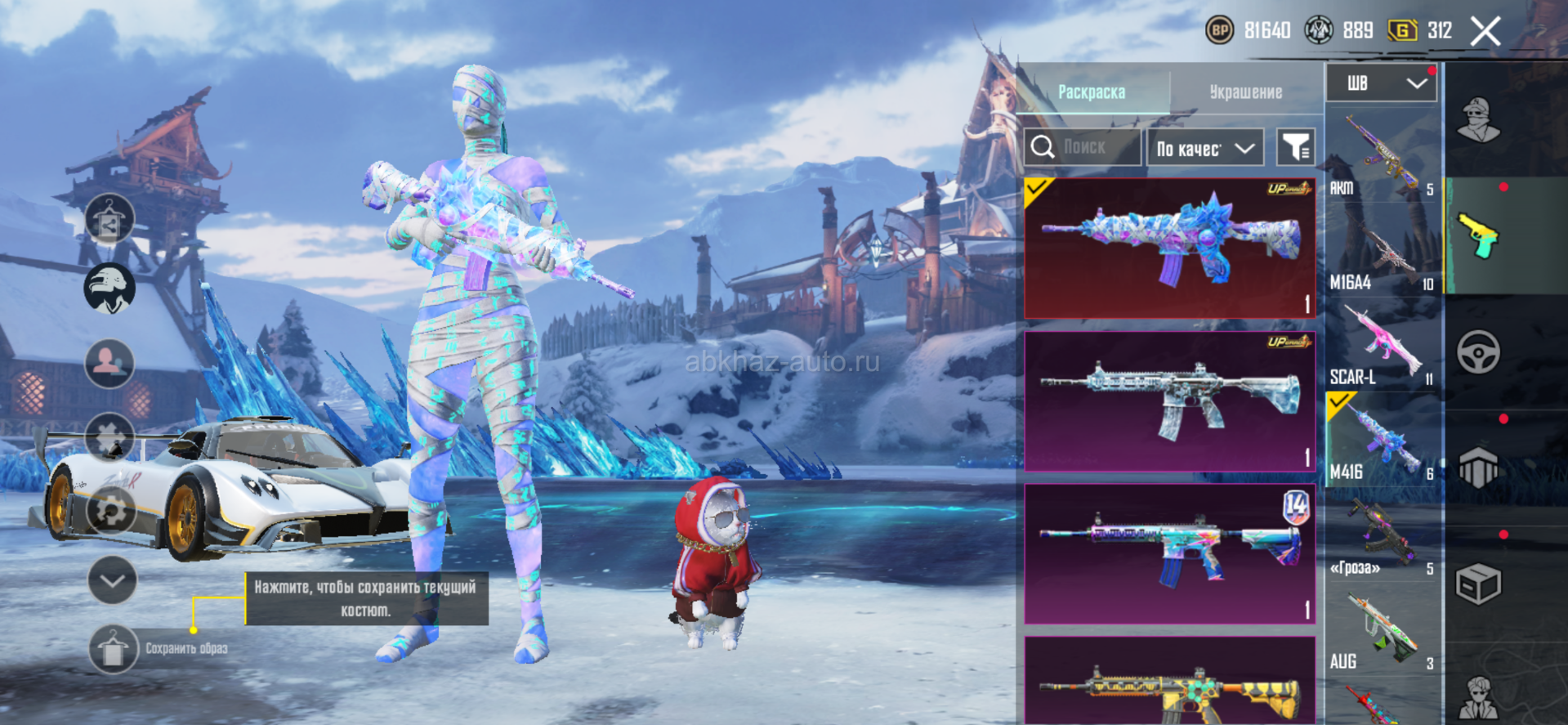The width and height of the screenshot is (1568, 725).
Task: Select the level 14 colorful M416 skin
Action: (x=1169, y=553)
